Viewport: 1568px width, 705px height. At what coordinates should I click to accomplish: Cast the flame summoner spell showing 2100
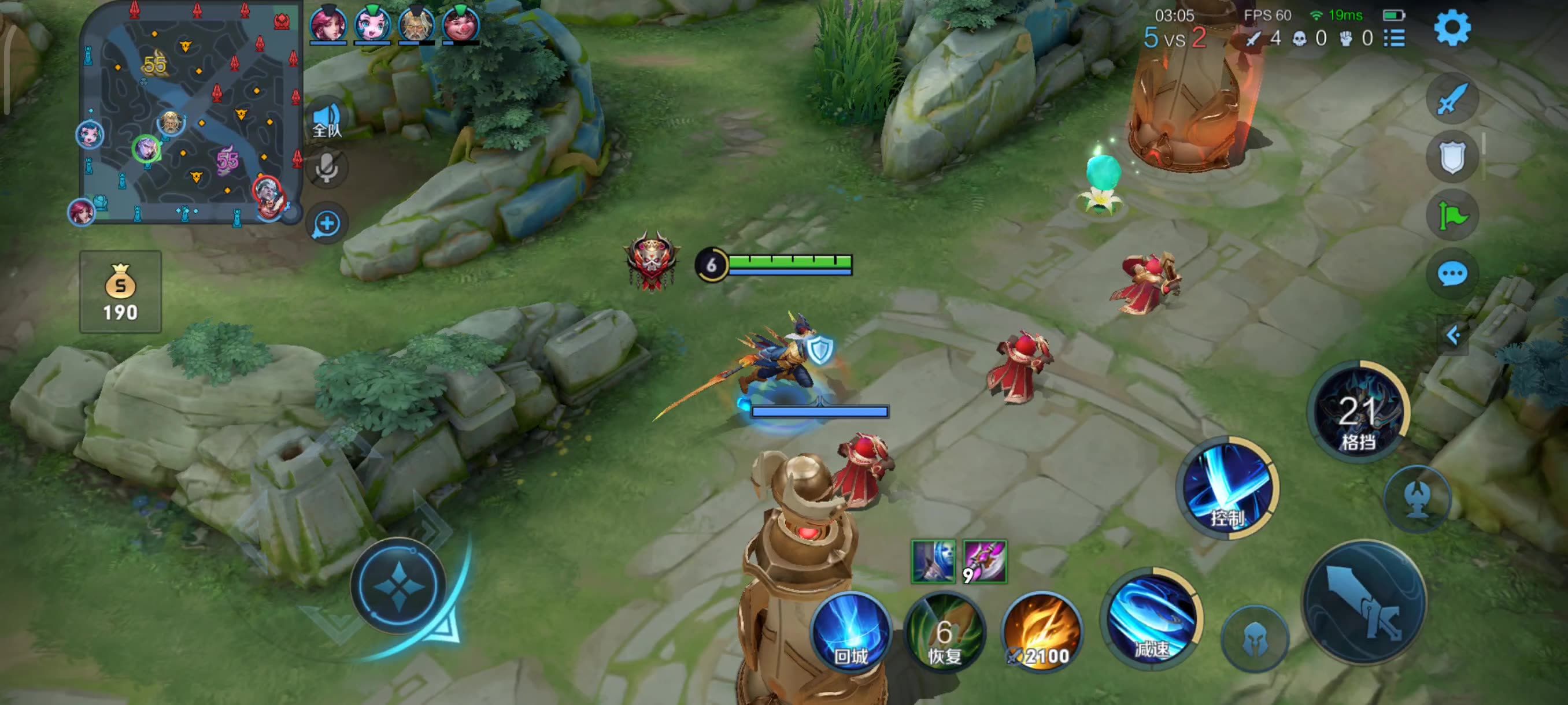[x=1042, y=633]
